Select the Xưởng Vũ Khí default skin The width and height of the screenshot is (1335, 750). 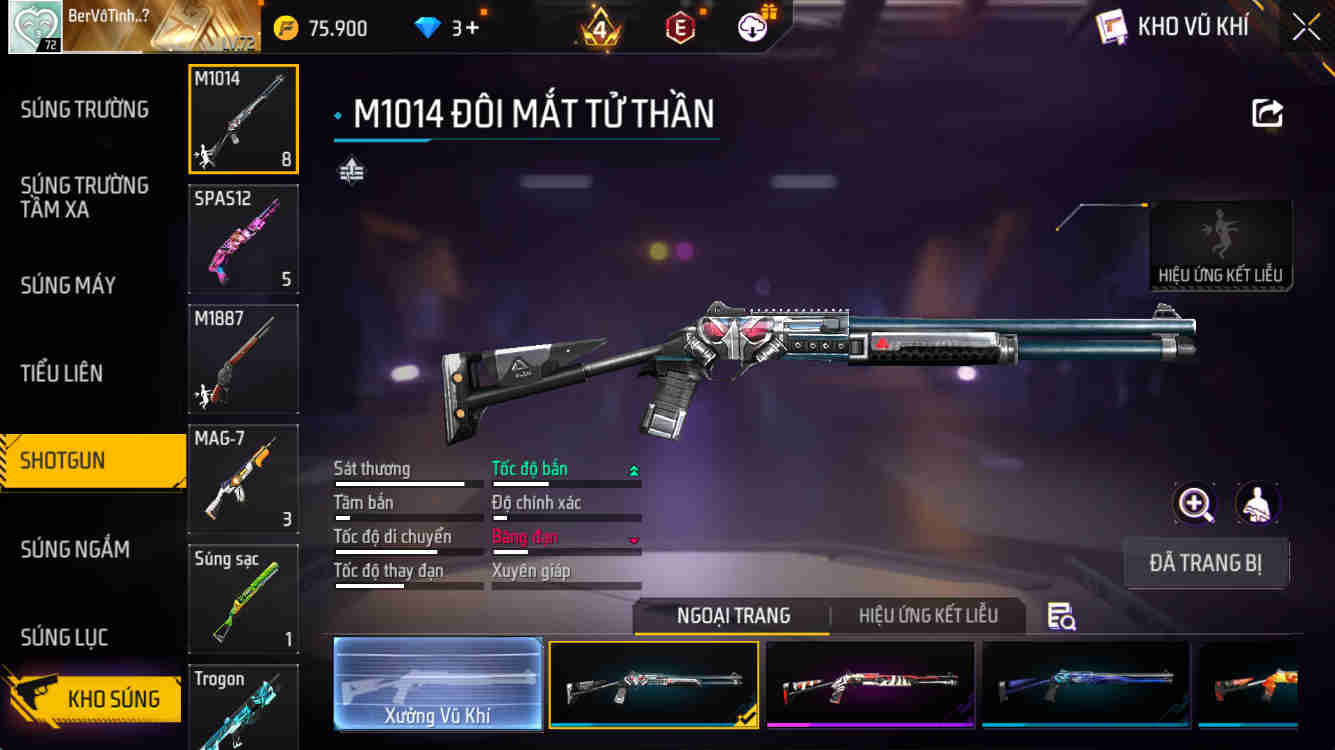438,684
